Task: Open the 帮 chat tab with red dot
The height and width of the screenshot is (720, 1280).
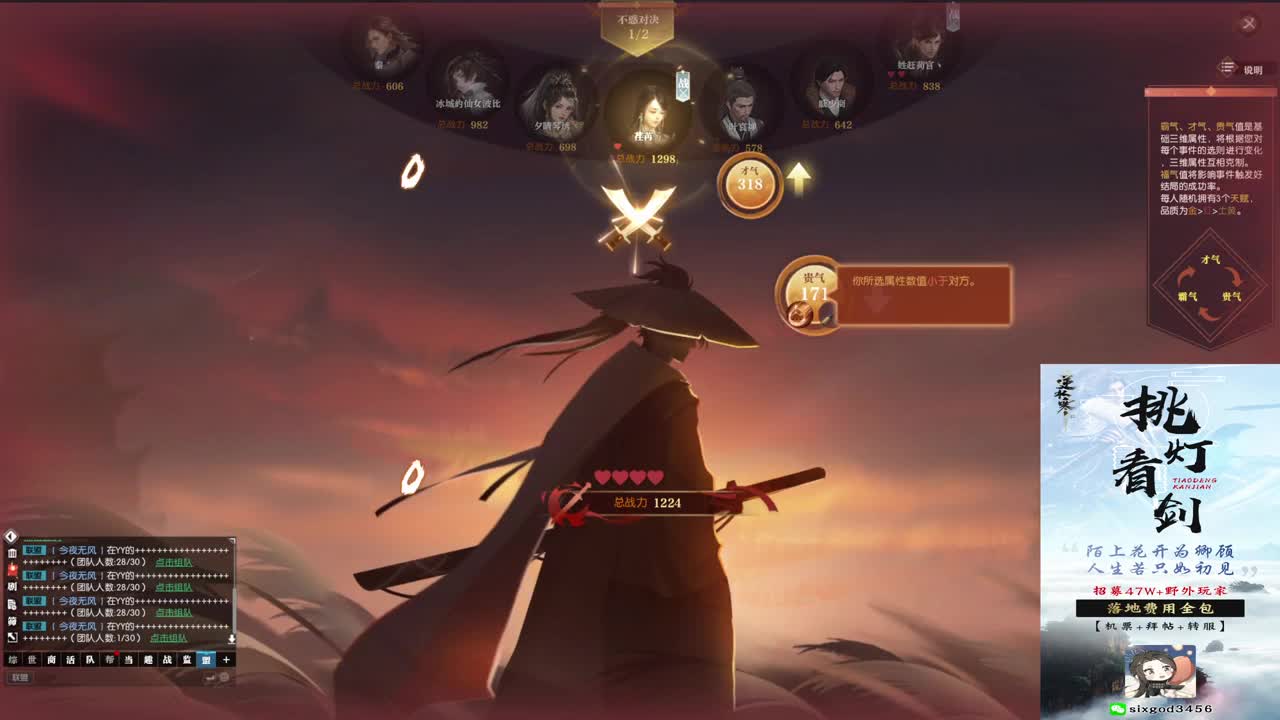Action: [109, 659]
